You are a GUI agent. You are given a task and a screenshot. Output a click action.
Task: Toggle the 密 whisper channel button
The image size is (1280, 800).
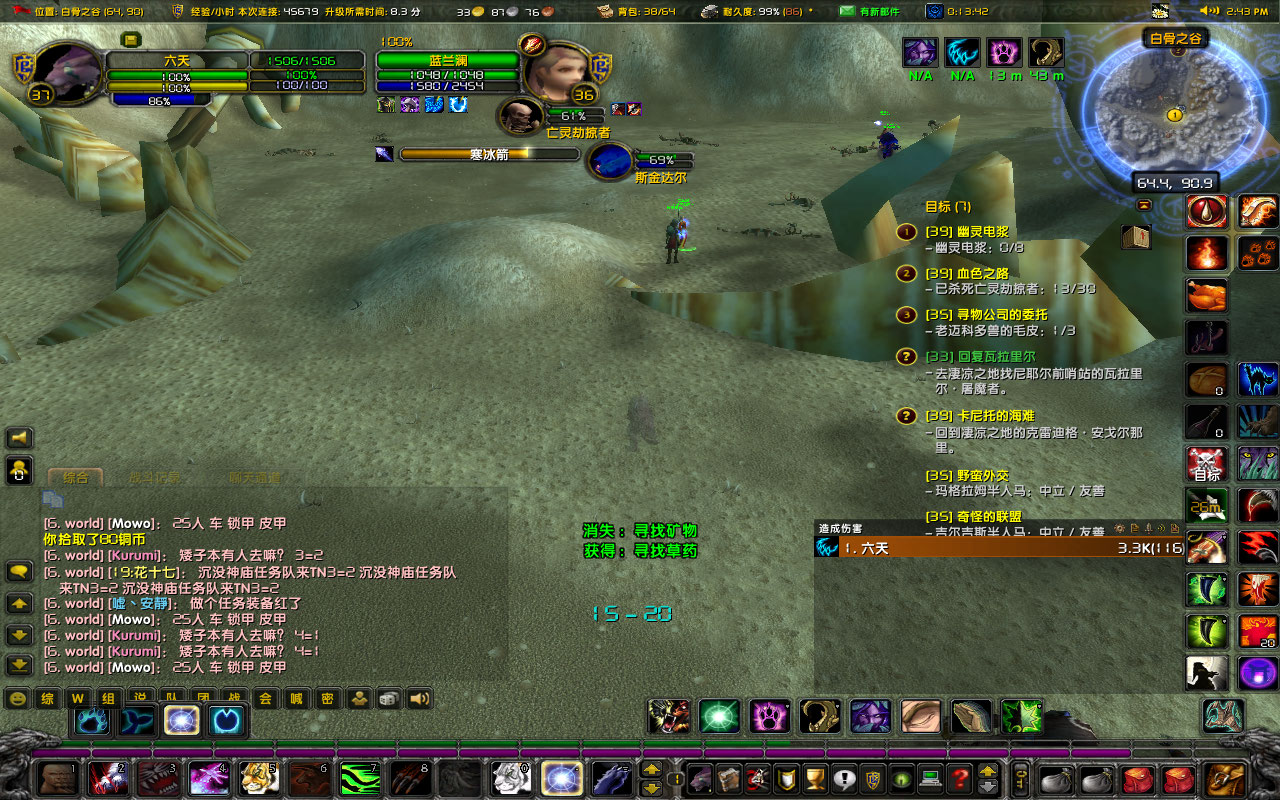coord(327,698)
